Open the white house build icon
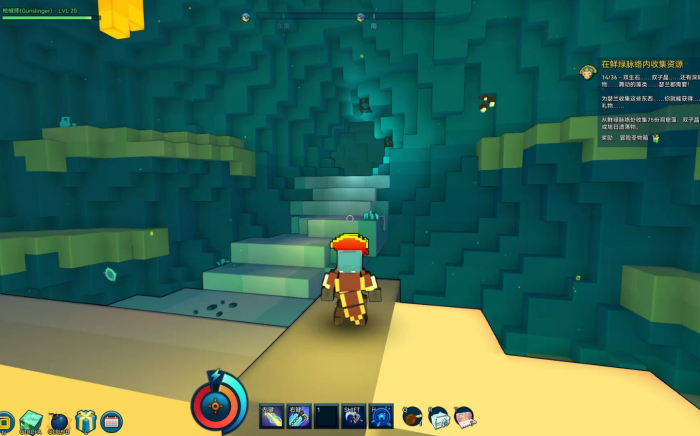The image size is (700, 436). (438, 417)
